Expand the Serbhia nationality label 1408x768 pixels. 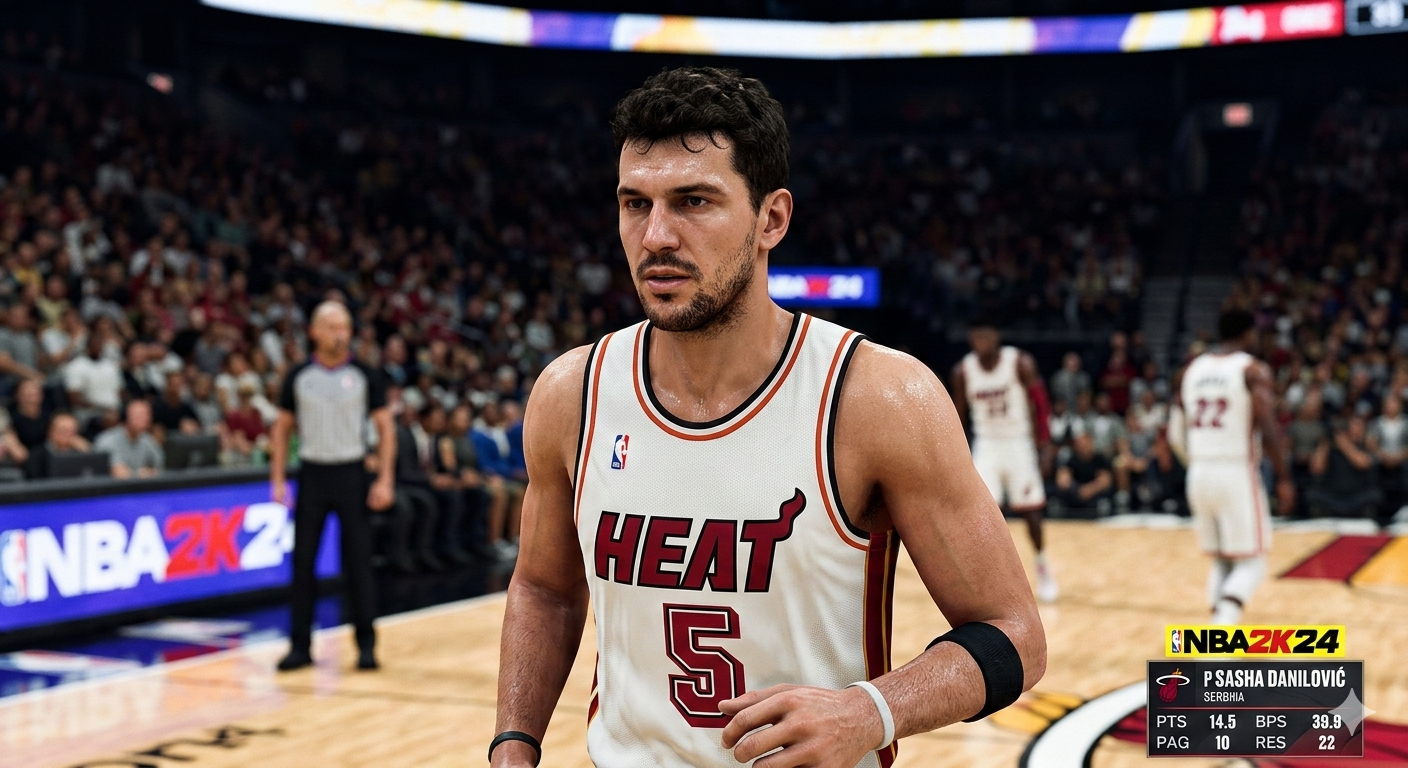1223,696
